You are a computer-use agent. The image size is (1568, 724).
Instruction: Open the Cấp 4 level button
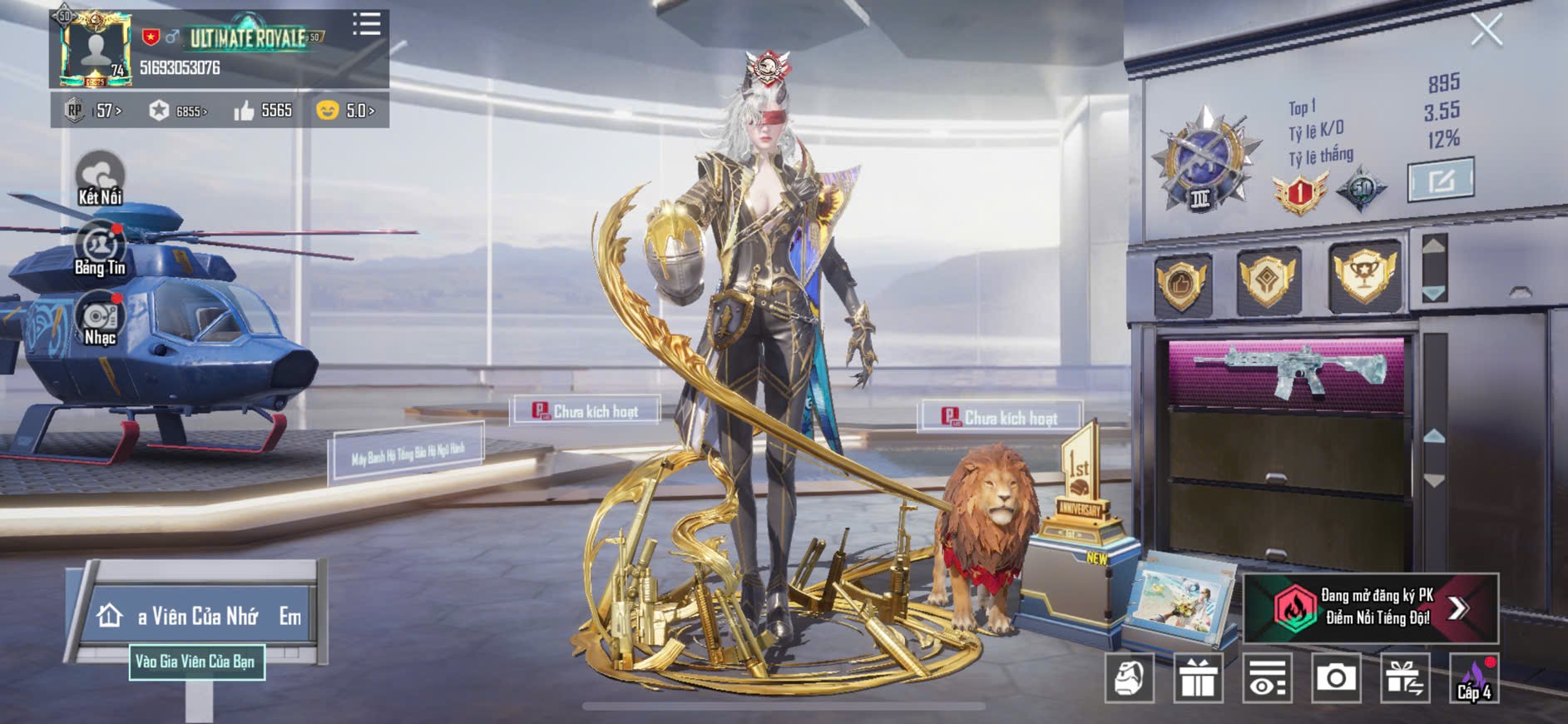[x=1473, y=679]
